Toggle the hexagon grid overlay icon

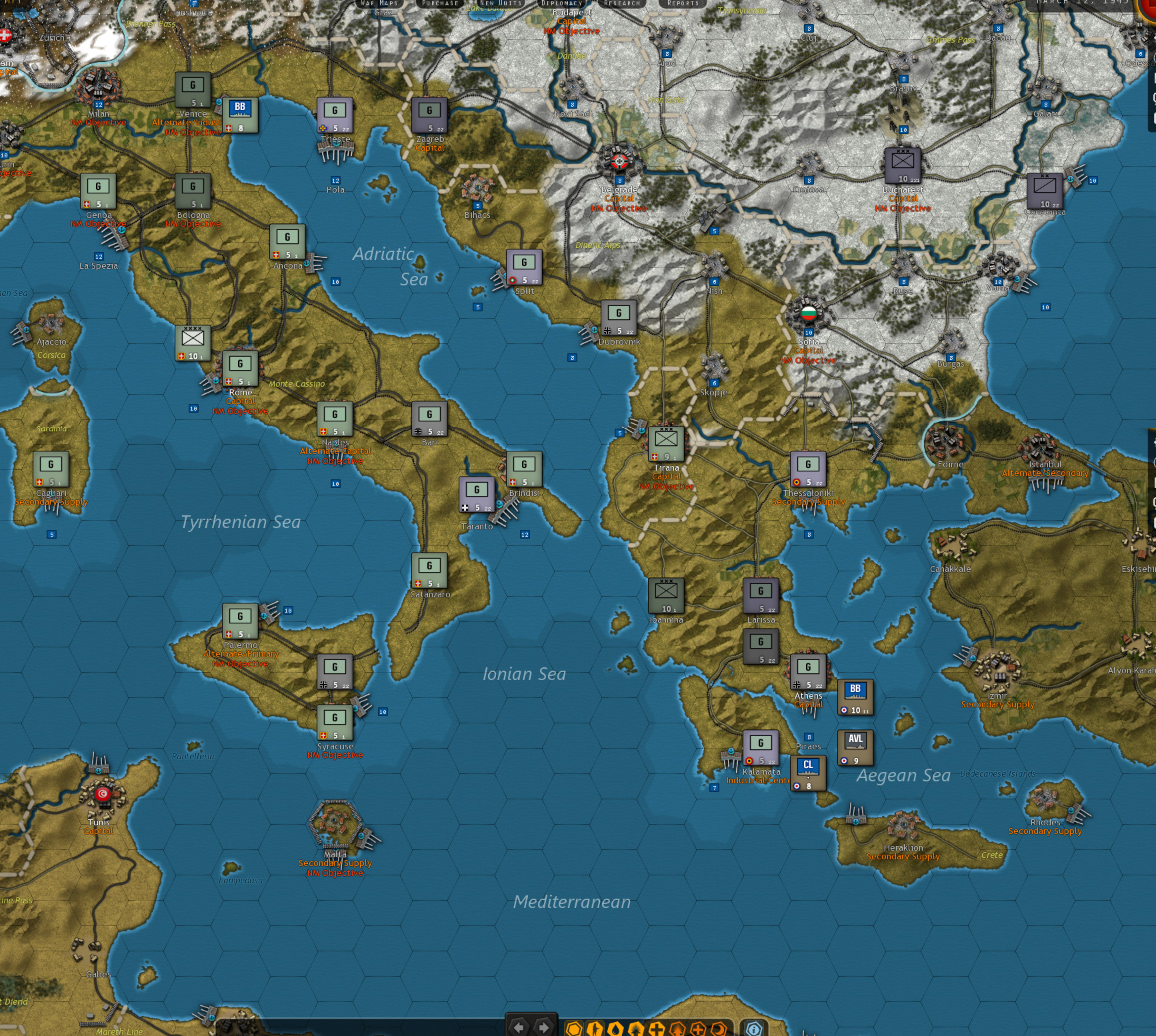pyautogui.click(x=573, y=1029)
